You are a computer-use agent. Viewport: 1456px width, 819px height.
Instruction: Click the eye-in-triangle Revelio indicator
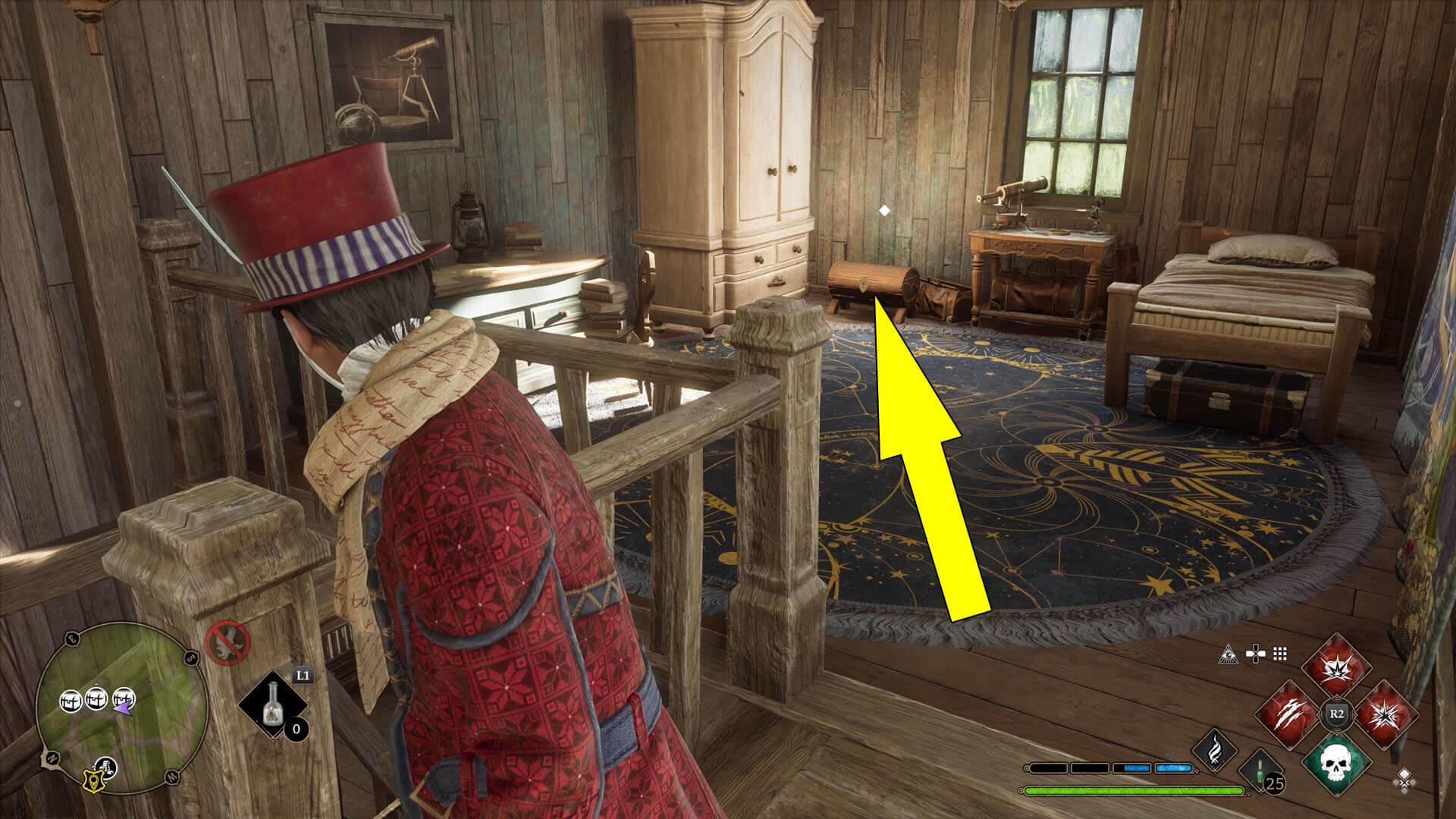tap(1228, 654)
